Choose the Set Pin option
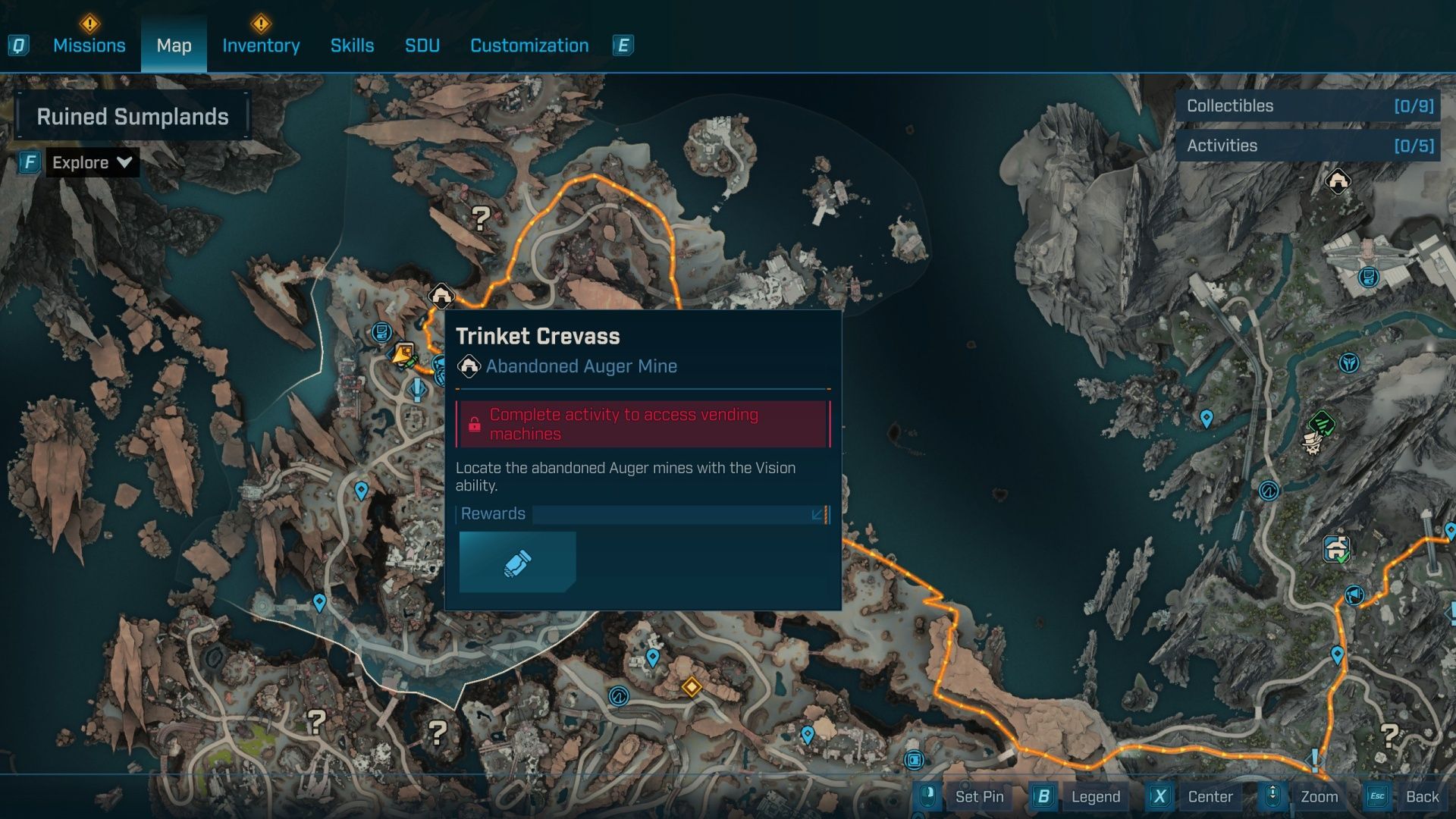The image size is (1456, 819). point(978,796)
